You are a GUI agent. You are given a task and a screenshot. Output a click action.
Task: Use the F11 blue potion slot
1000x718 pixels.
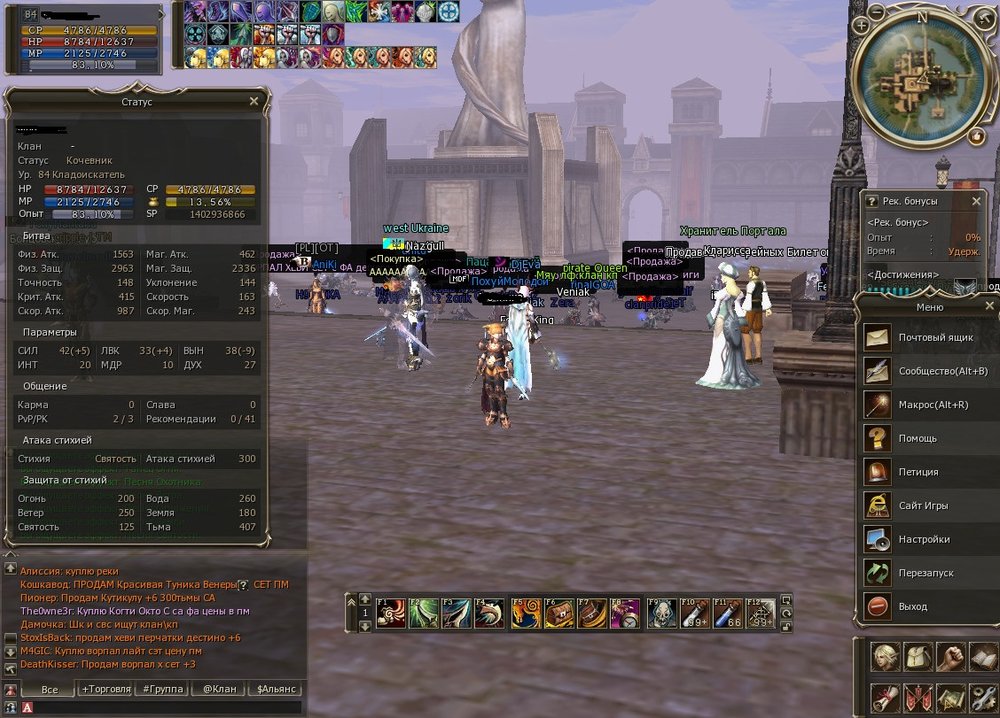coord(727,612)
